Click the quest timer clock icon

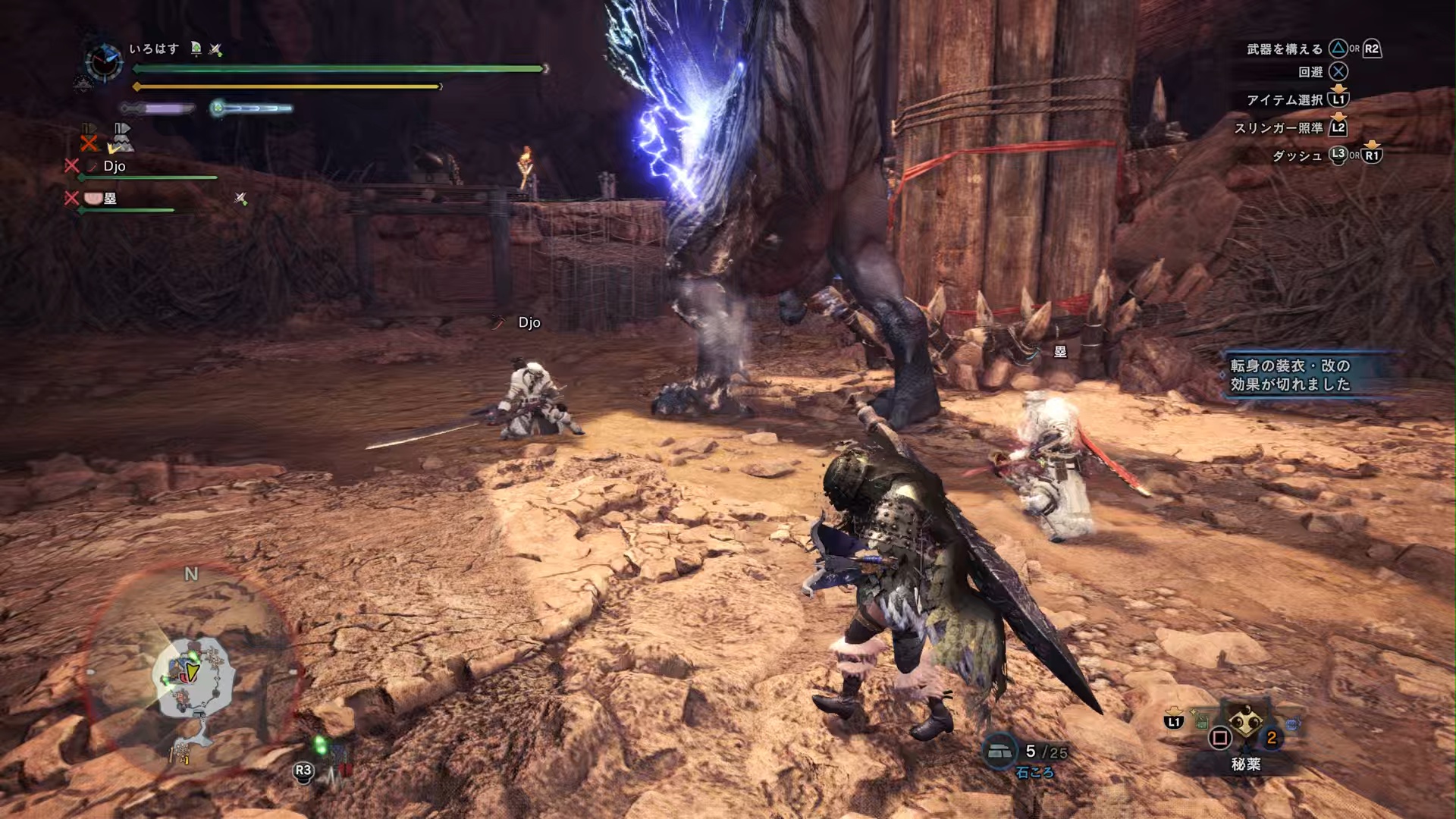[x=102, y=61]
